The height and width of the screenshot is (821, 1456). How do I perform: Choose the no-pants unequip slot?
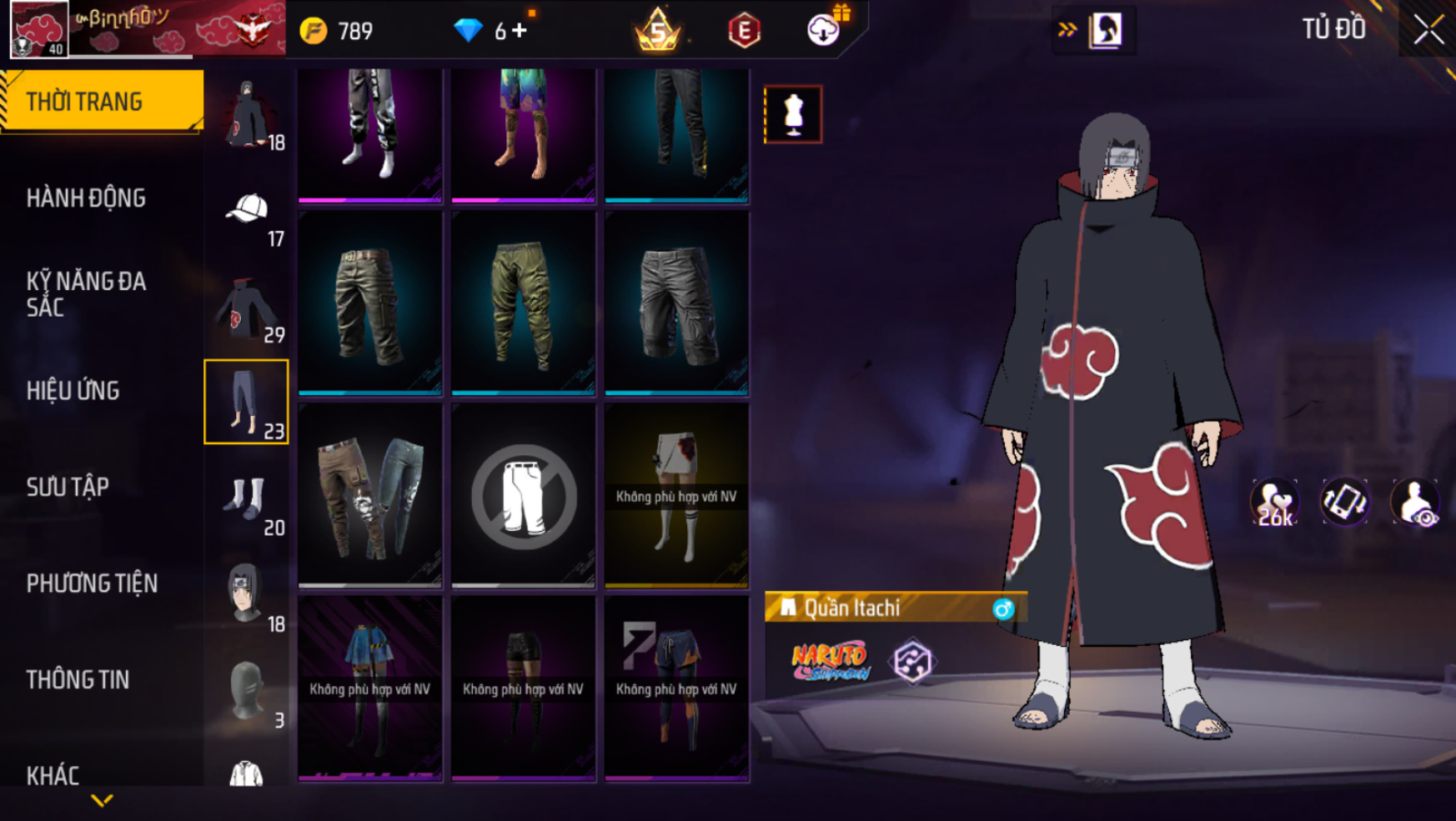pos(523,496)
